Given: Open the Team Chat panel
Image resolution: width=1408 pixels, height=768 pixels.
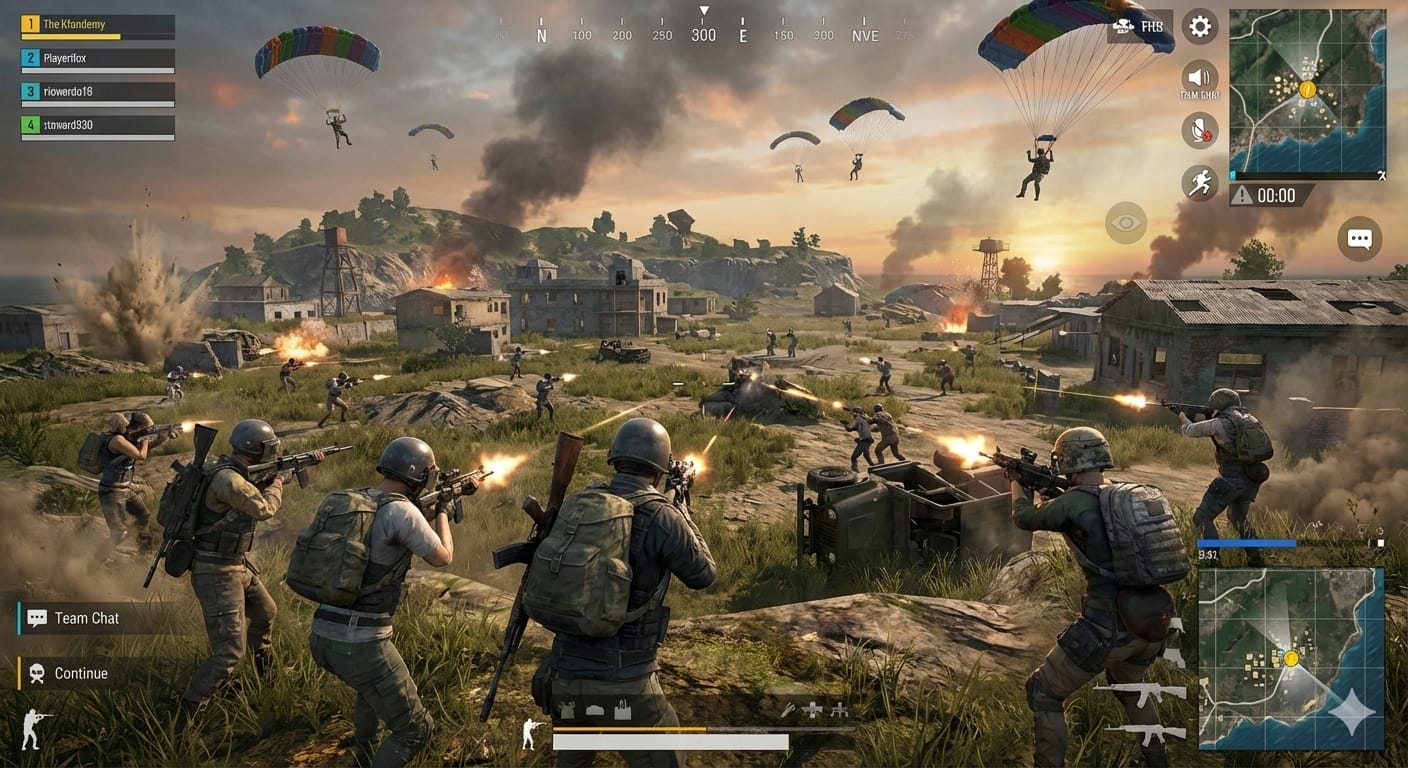Looking at the screenshot, I should [x=87, y=618].
